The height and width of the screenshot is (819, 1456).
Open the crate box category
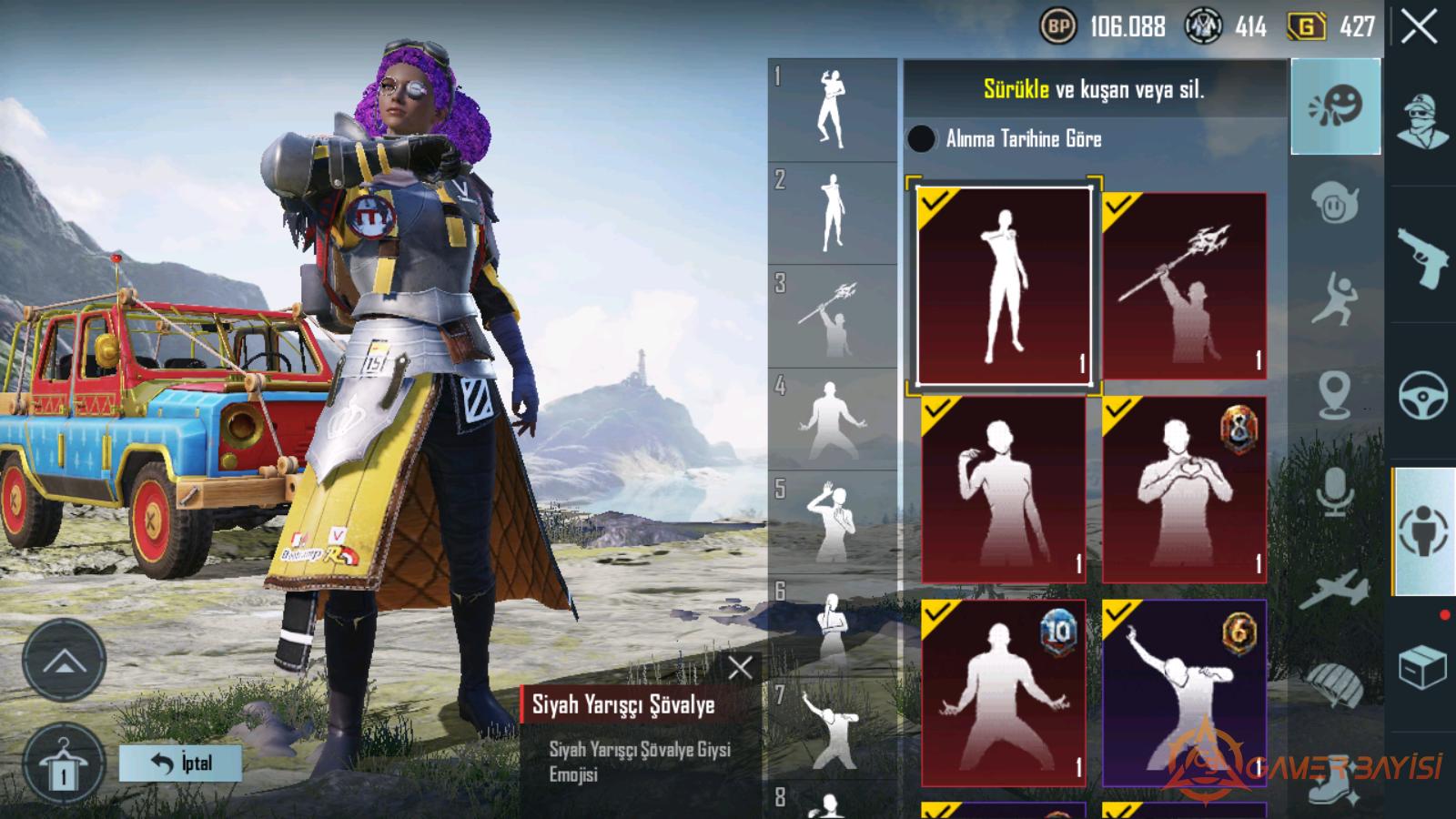click(1423, 667)
